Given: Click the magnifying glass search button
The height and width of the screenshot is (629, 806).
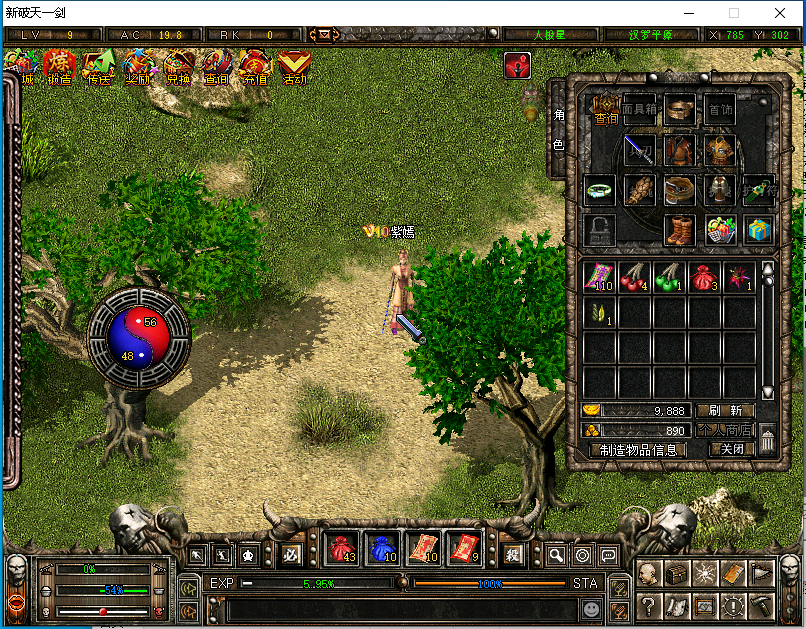Looking at the screenshot, I should tap(556, 555).
